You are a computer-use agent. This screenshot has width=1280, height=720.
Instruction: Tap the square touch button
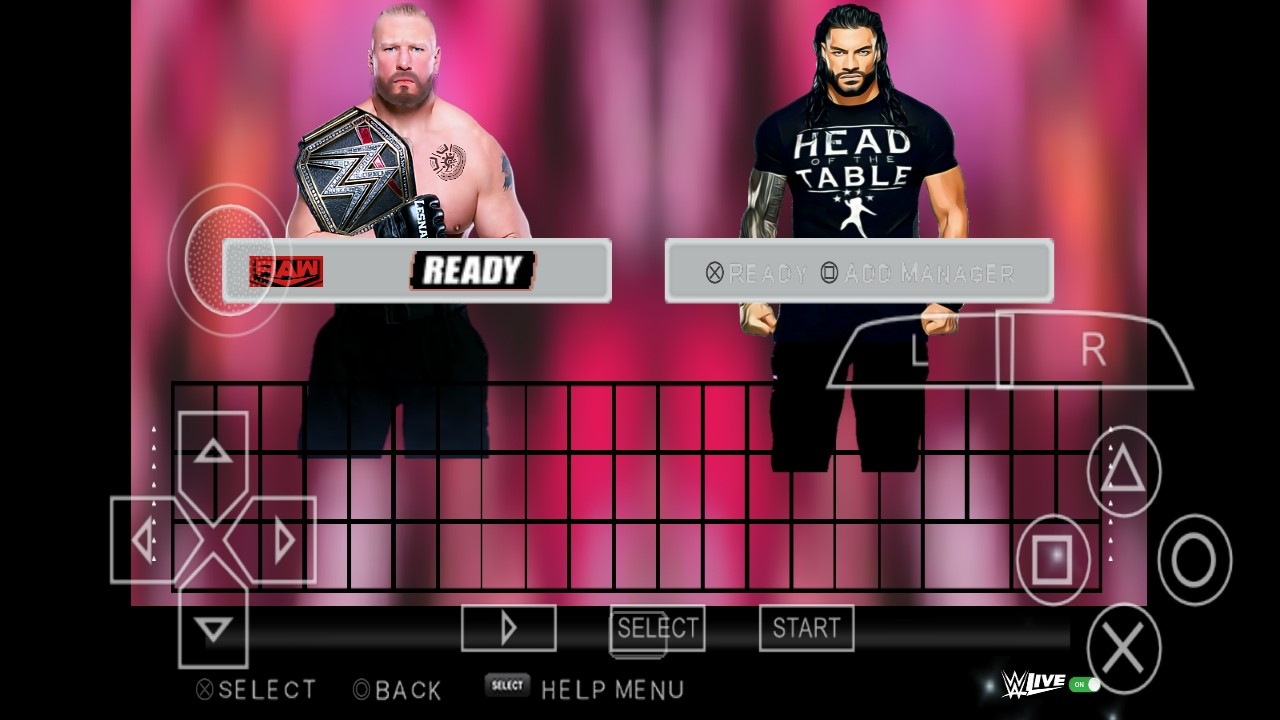(1053, 559)
